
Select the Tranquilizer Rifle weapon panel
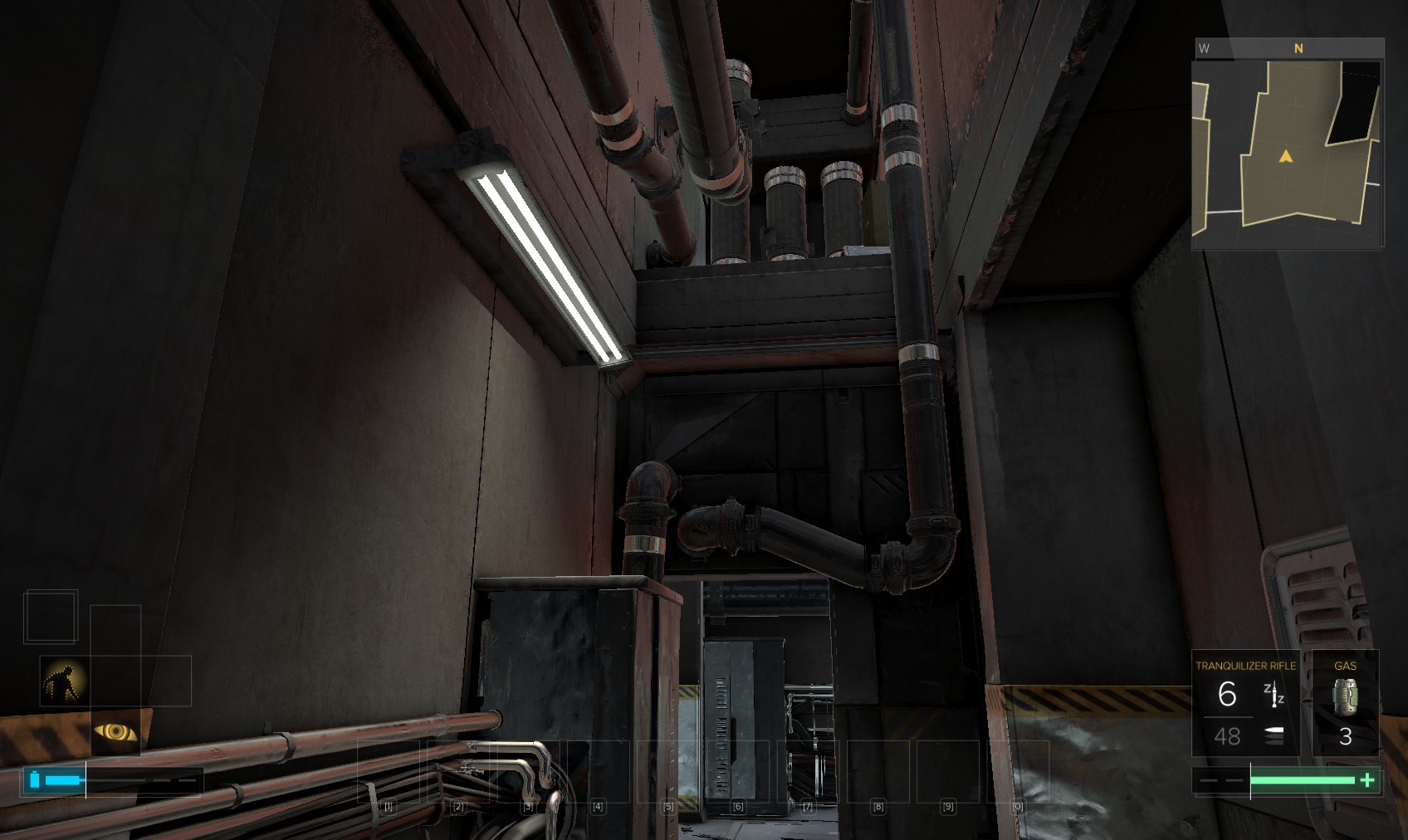click(1244, 703)
